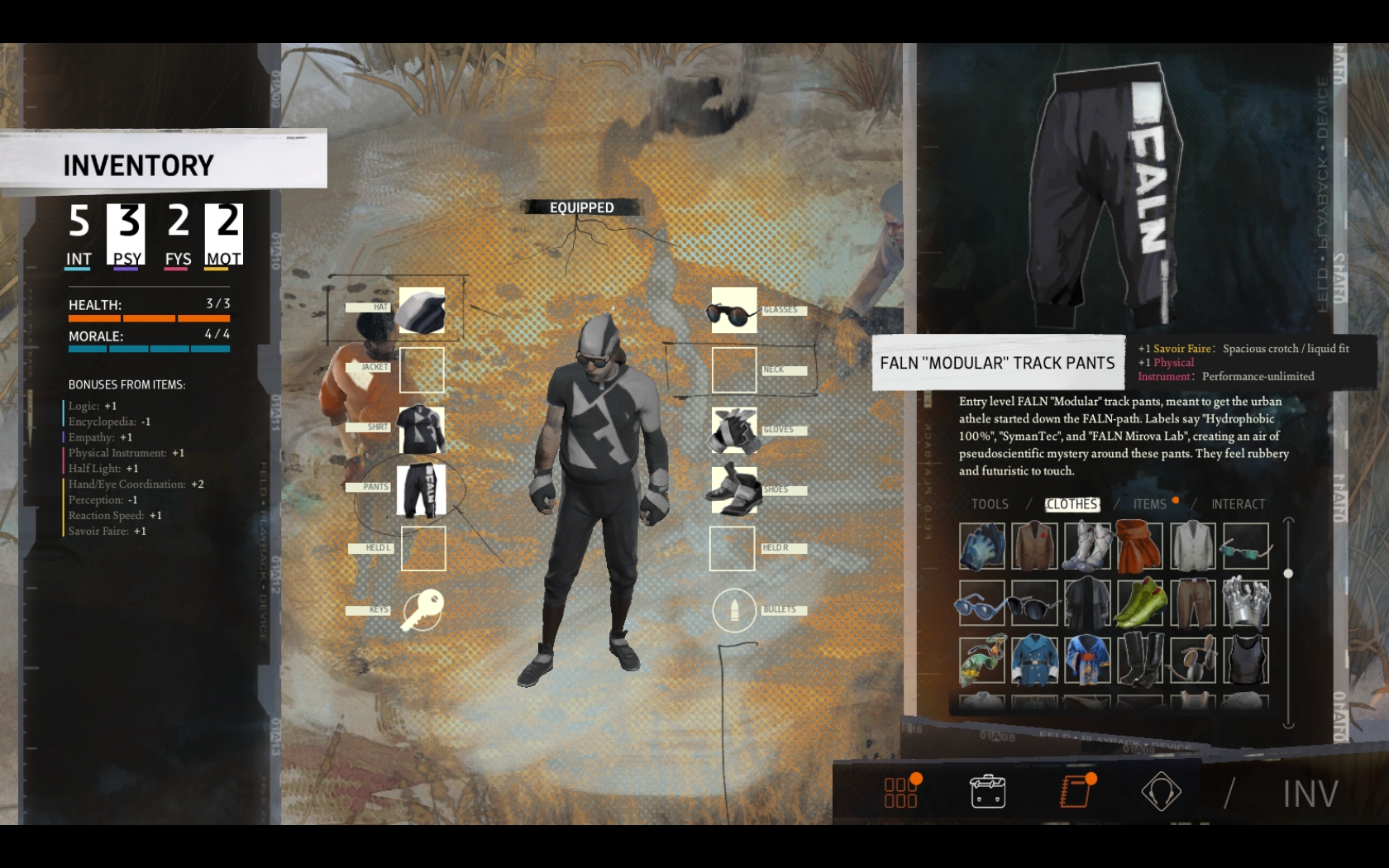
Task: Open the Keys slot
Action: click(422, 611)
